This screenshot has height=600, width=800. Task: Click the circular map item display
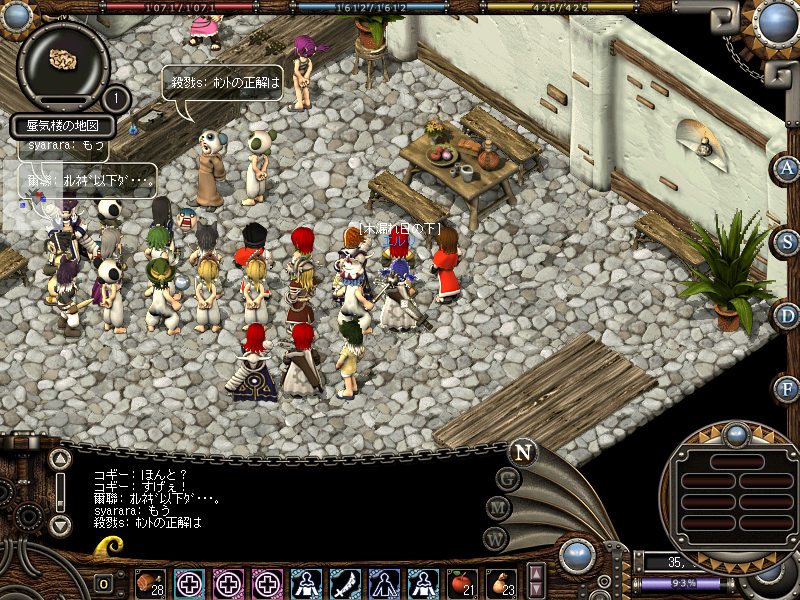(x=63, y=62)
